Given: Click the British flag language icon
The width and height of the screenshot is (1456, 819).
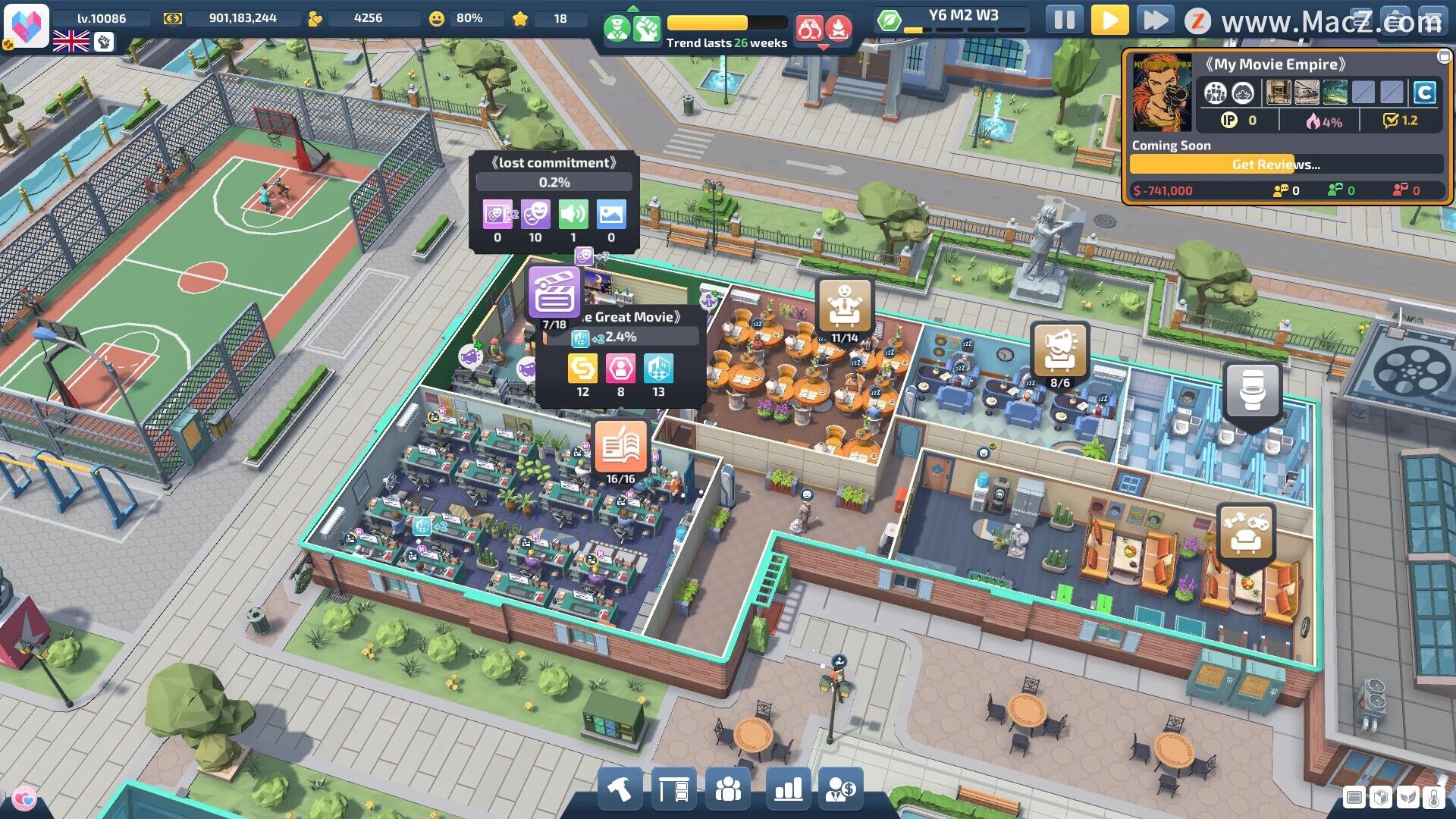Looking at the screenshot, I should pos(71,42).
